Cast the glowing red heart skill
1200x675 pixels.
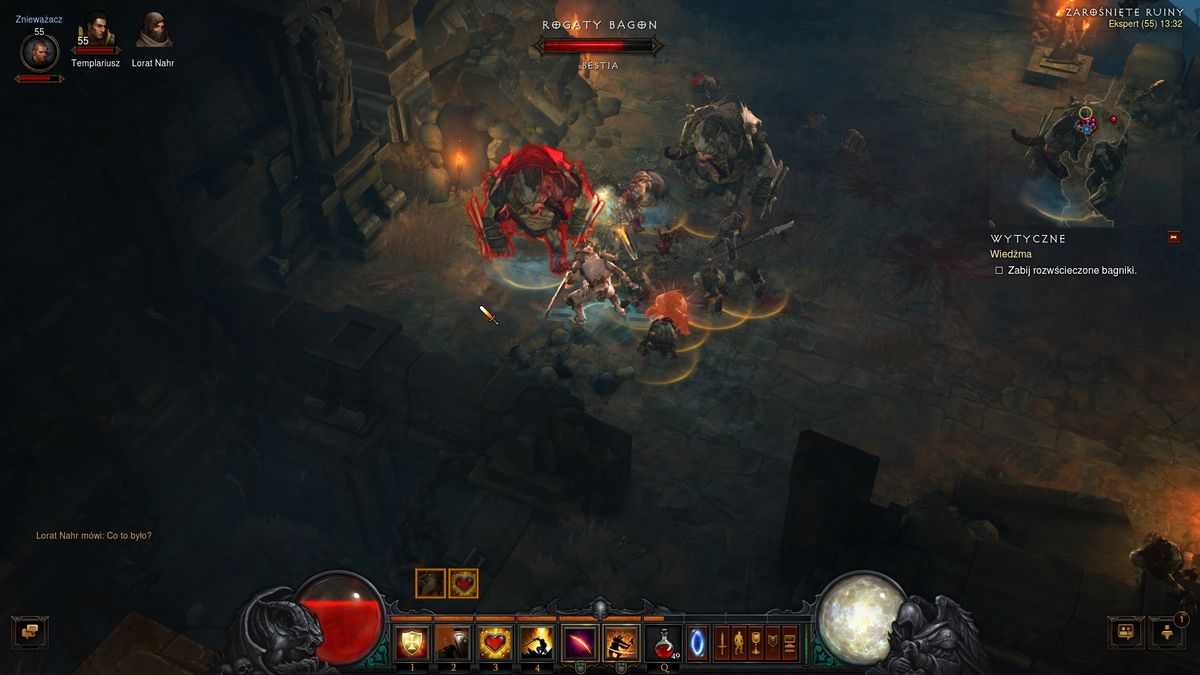495,642
